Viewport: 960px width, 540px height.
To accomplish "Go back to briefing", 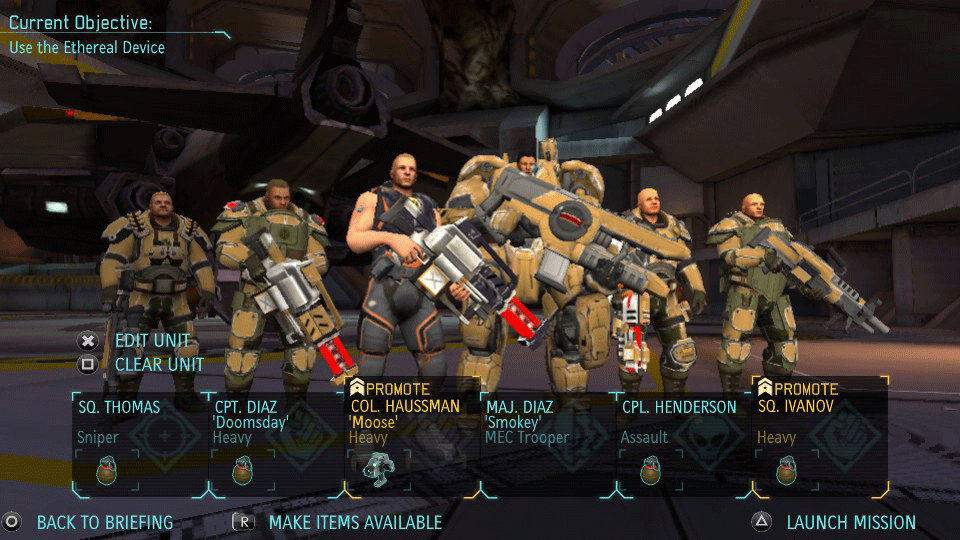I will point(104,522).
